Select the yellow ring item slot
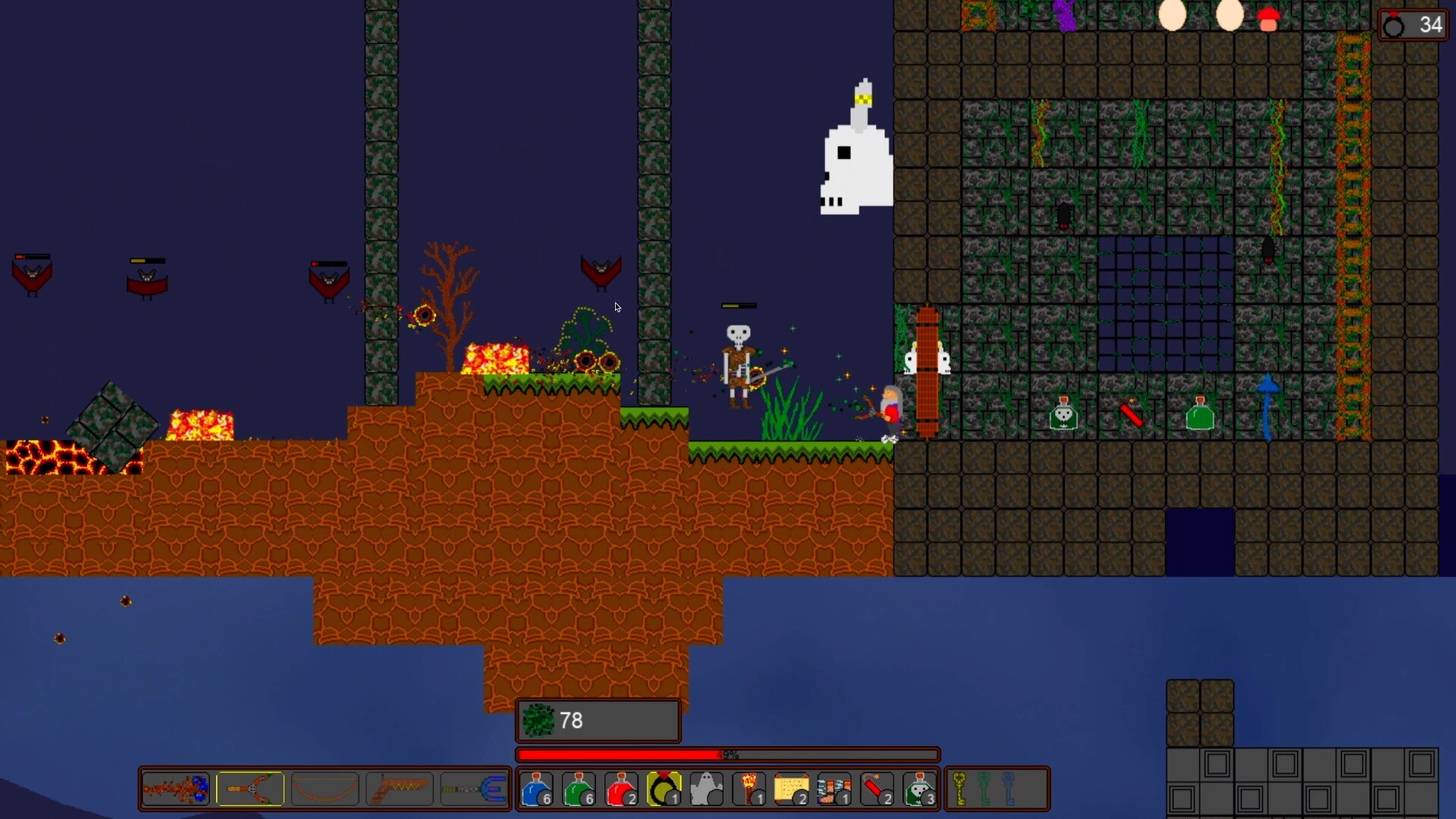1456x819 pixels. coord(664,789)
